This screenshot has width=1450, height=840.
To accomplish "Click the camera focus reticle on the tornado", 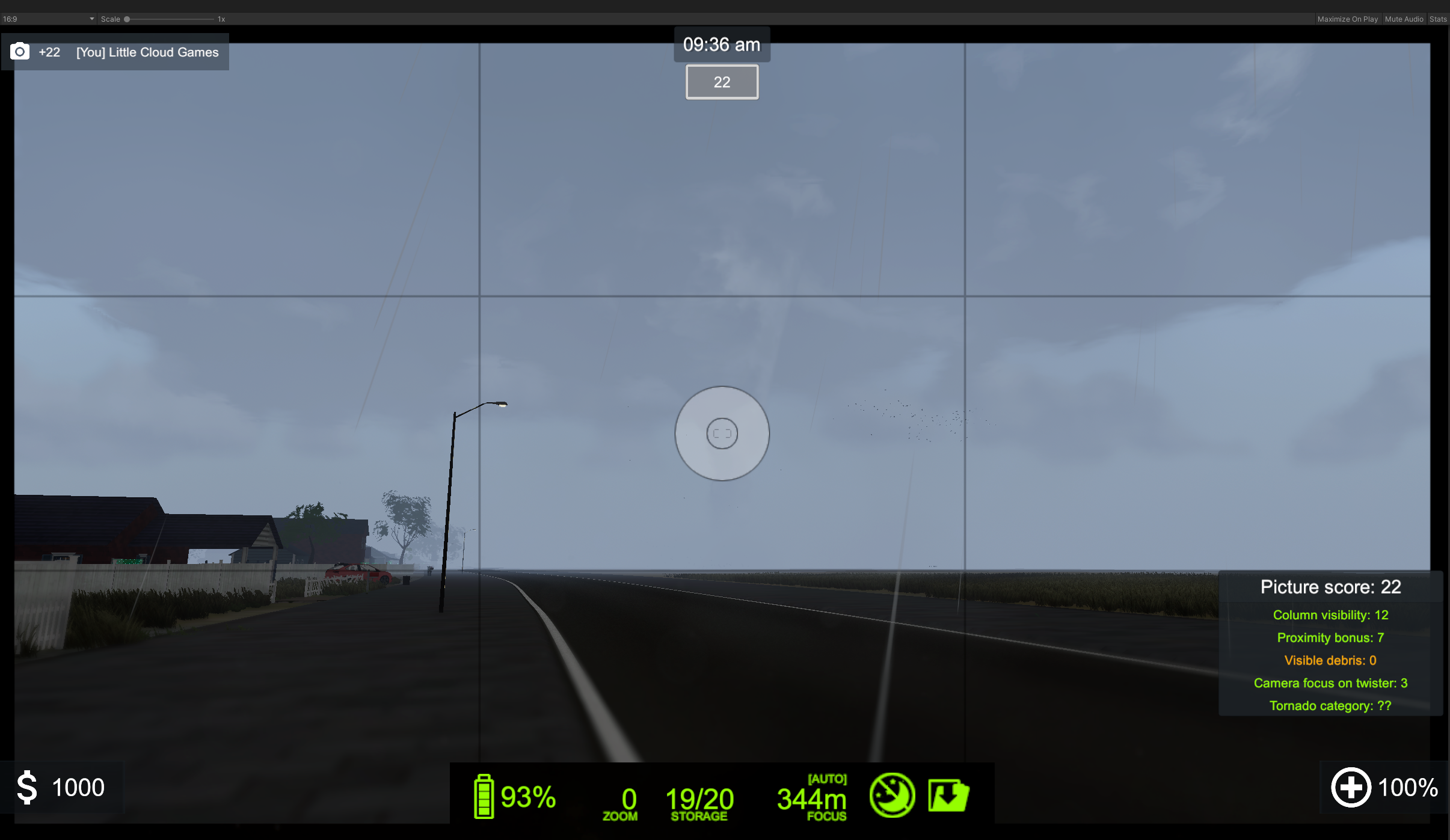I will pyautogui.click(x=720, y=434).
